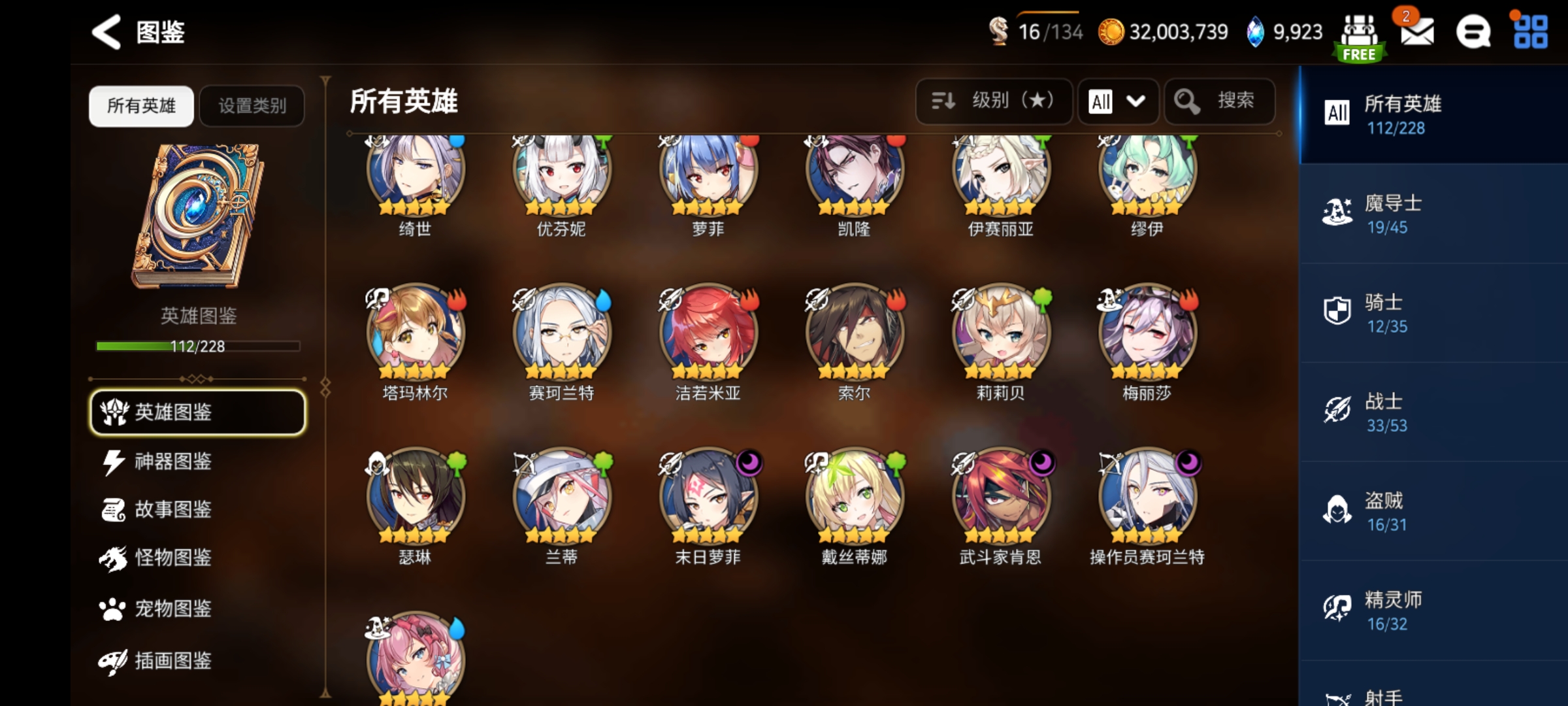This screenshot has height=706, width=1568.
Task: Open the 神器图鉴 artifact catalog
Action: (172, 462)
